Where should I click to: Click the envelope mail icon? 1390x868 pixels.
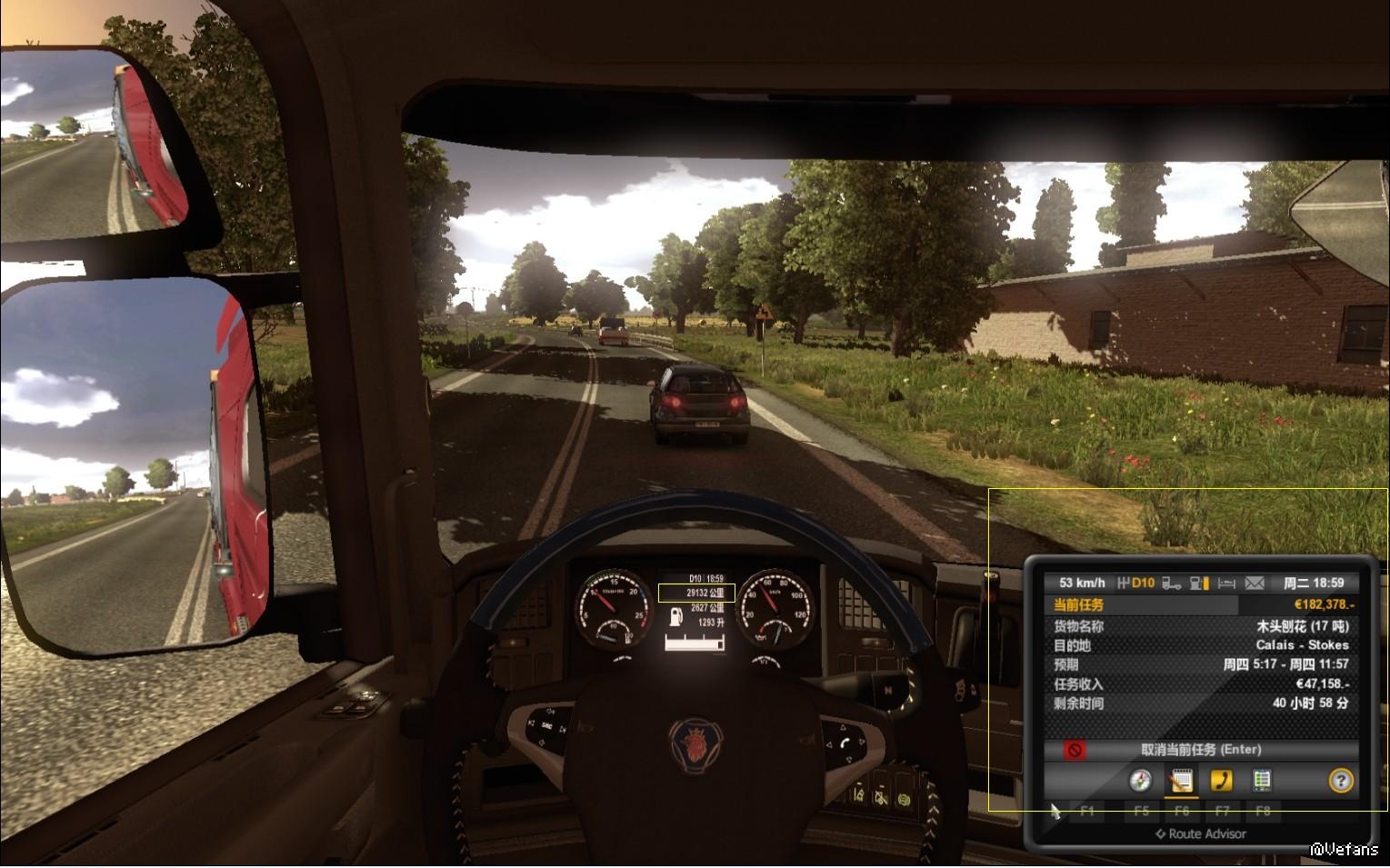pos(1255,584)
